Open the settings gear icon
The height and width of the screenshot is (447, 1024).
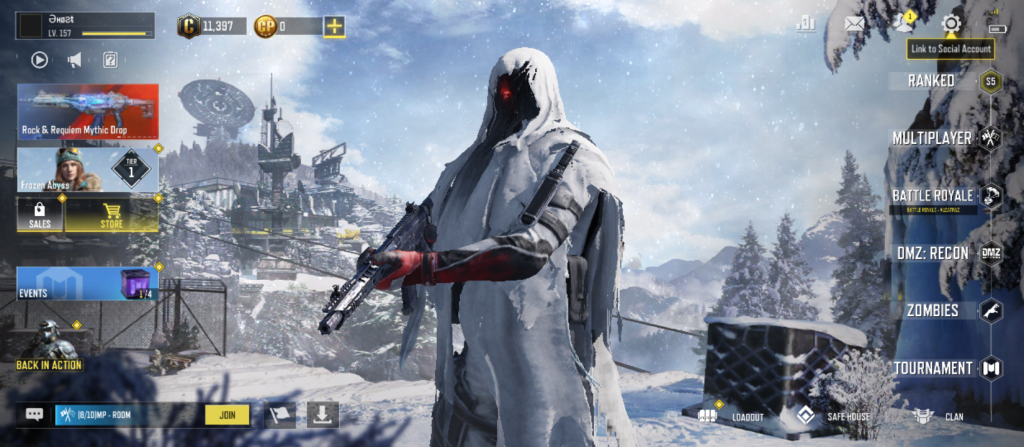click(951, 23)
